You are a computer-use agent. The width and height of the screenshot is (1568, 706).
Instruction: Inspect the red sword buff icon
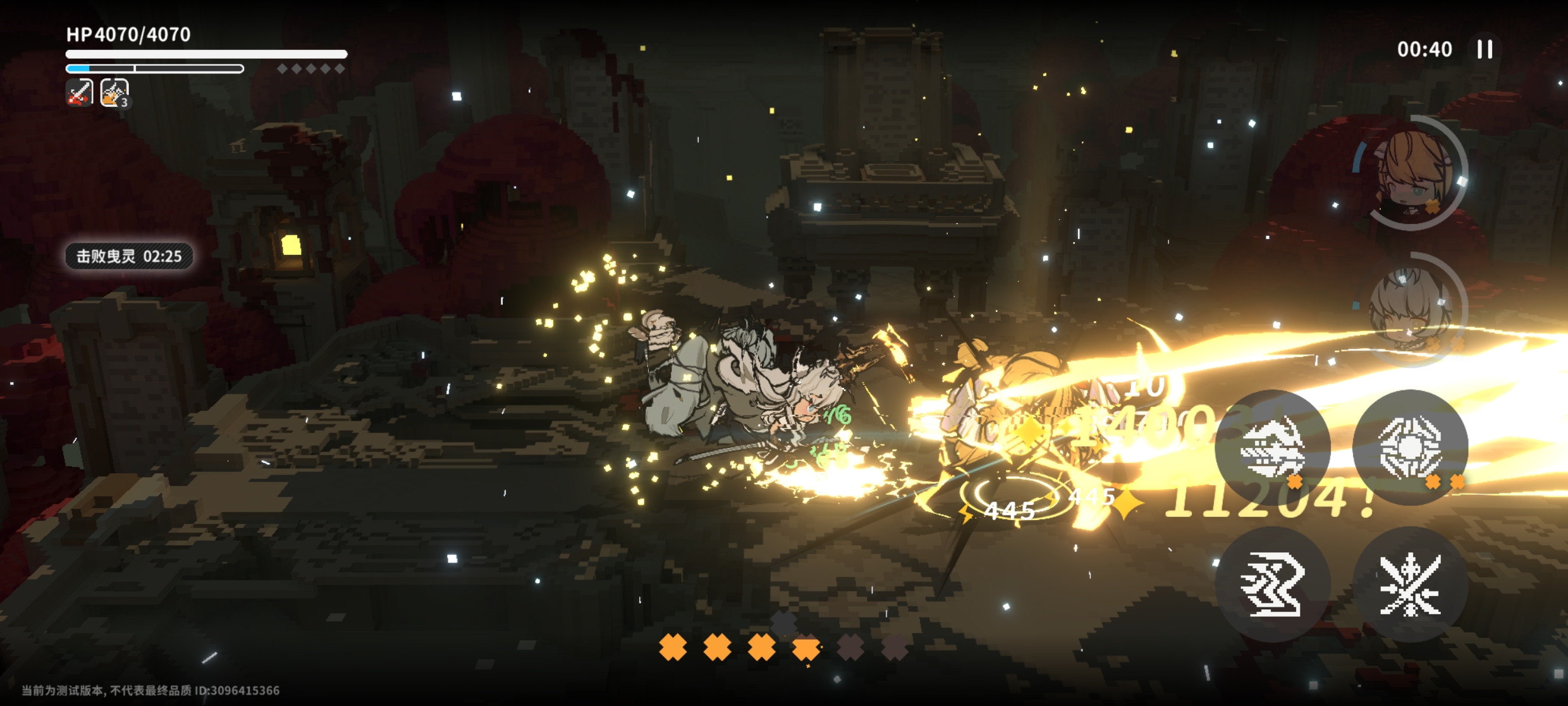pyautogui.click(x=80, y=93)
